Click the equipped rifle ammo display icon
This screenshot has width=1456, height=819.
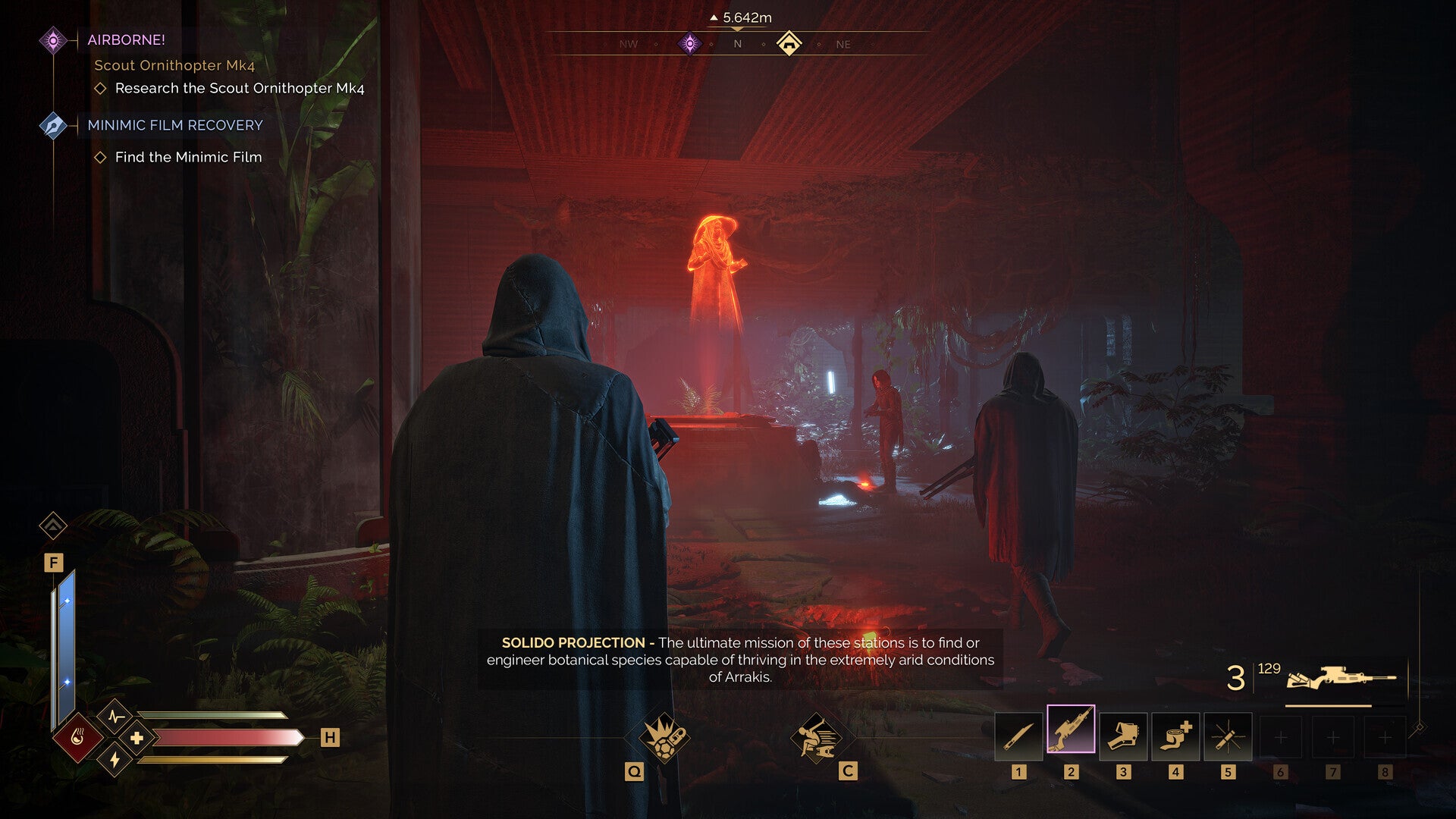click(1340, 677)
